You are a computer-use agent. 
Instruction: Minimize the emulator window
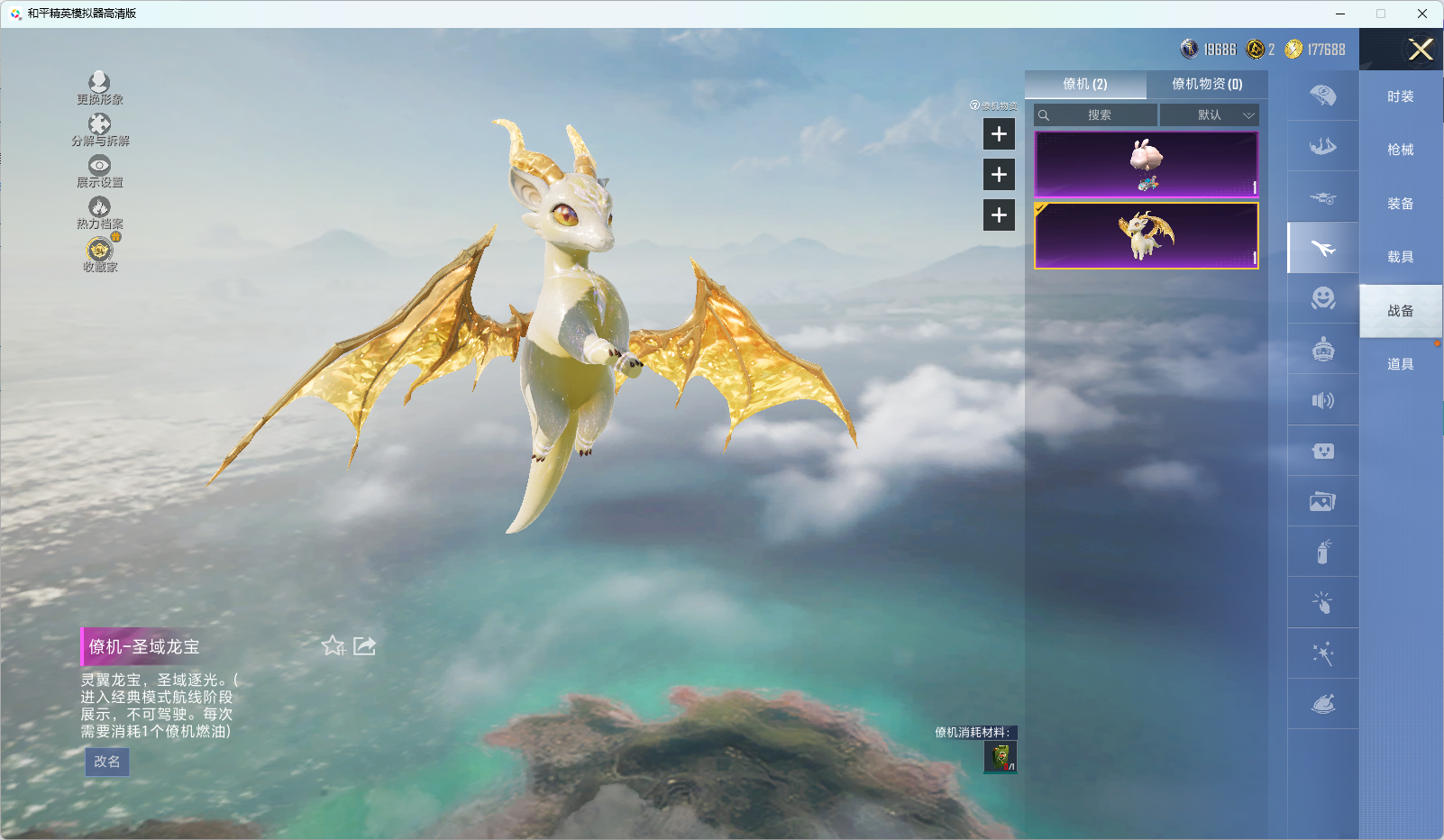point(1340,14)
